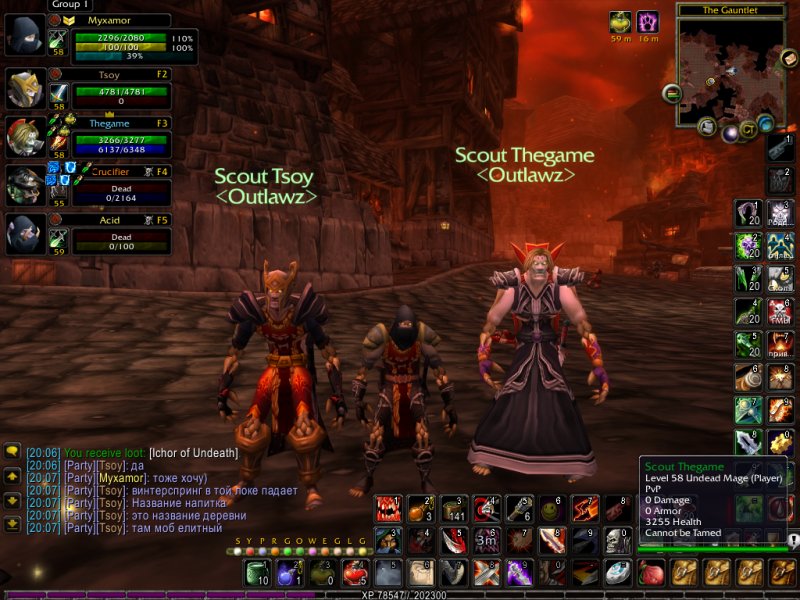Image resolution: width=800 pixels, height=600 pixels.
Task: Activate the red fanged face ability
Action: [x=387, y=510]
